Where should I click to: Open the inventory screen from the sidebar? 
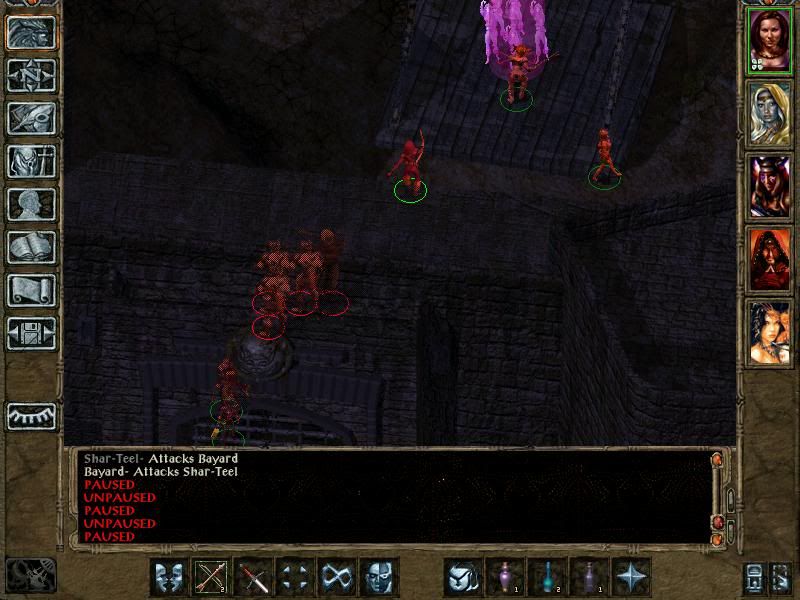coord(31,162)
